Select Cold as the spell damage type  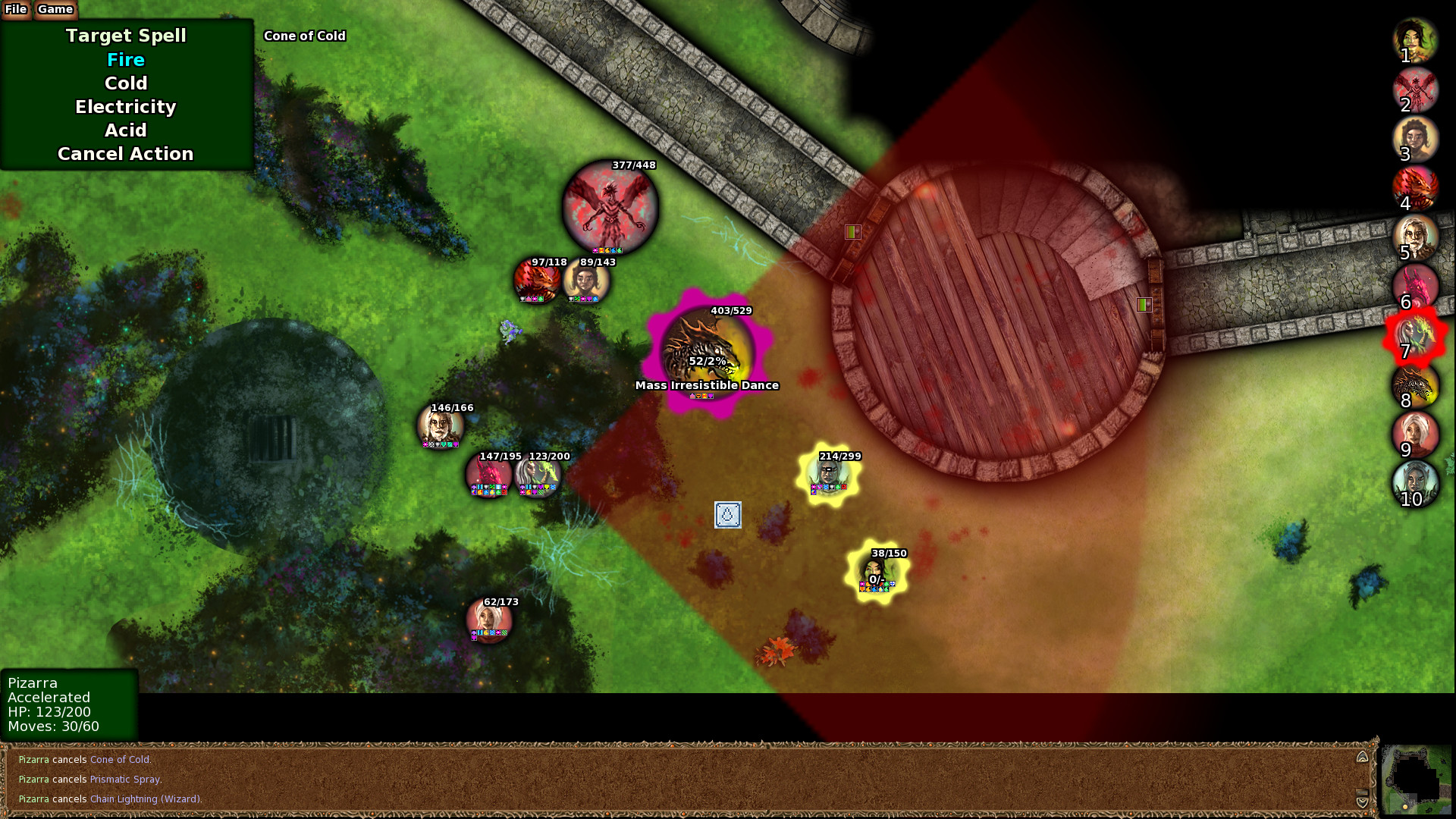coord(125,83)
